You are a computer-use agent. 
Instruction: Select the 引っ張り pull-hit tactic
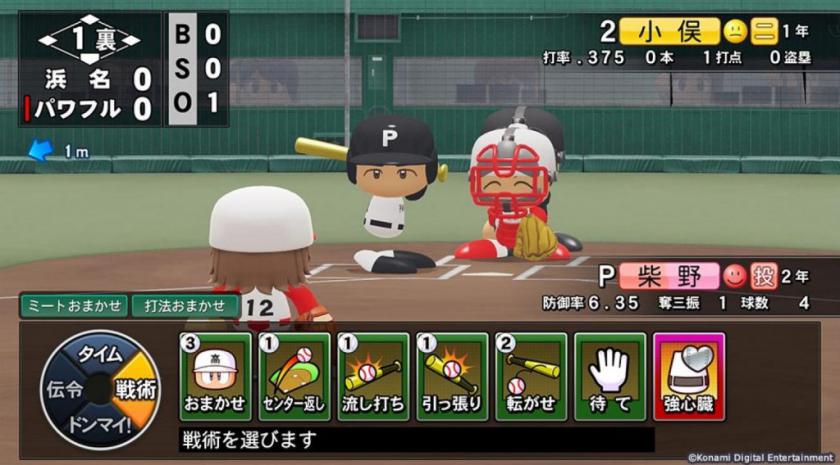tap(452, 377)
